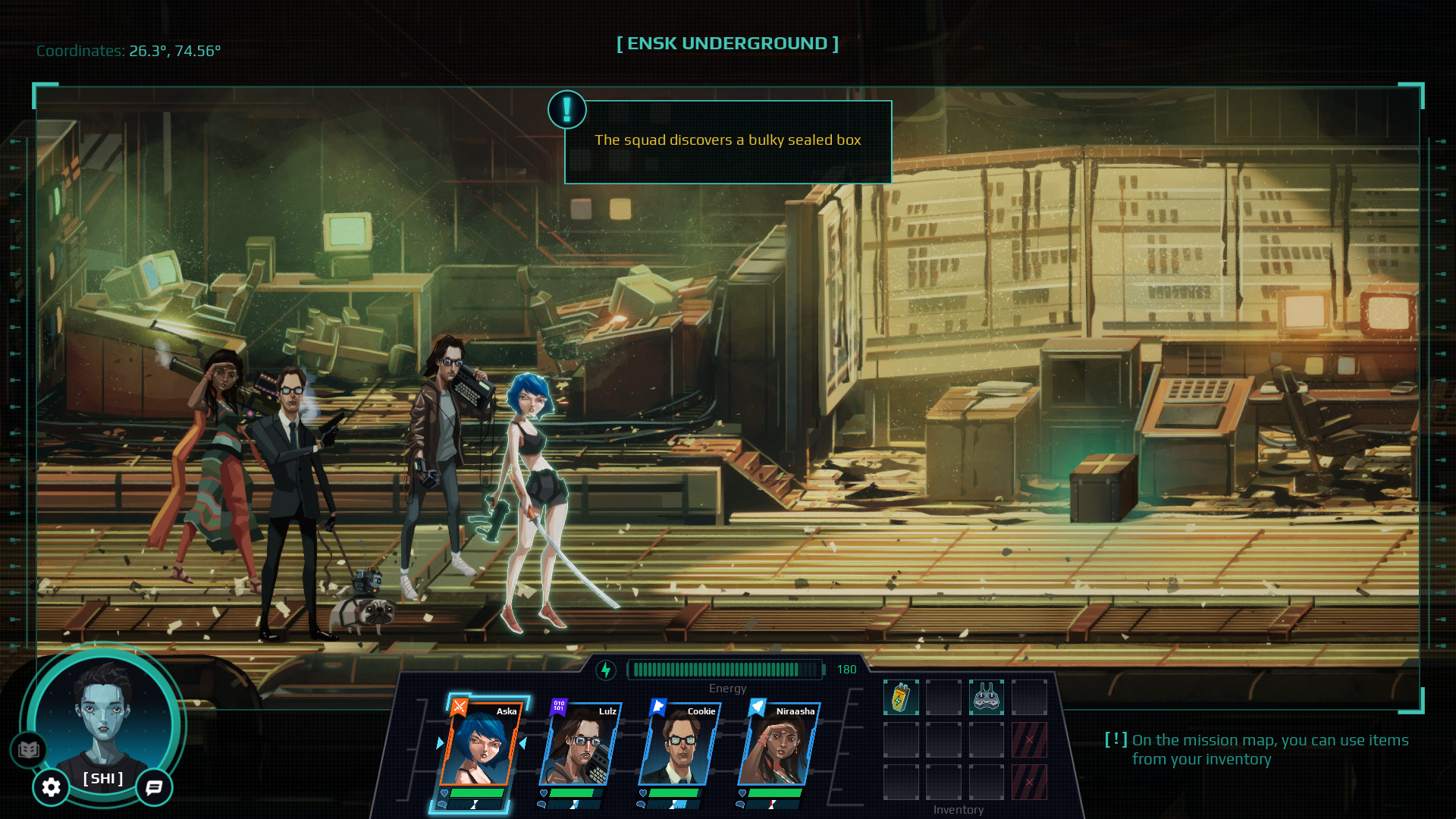Open the chat bubble icon next to [SHI]

point(154,788)
